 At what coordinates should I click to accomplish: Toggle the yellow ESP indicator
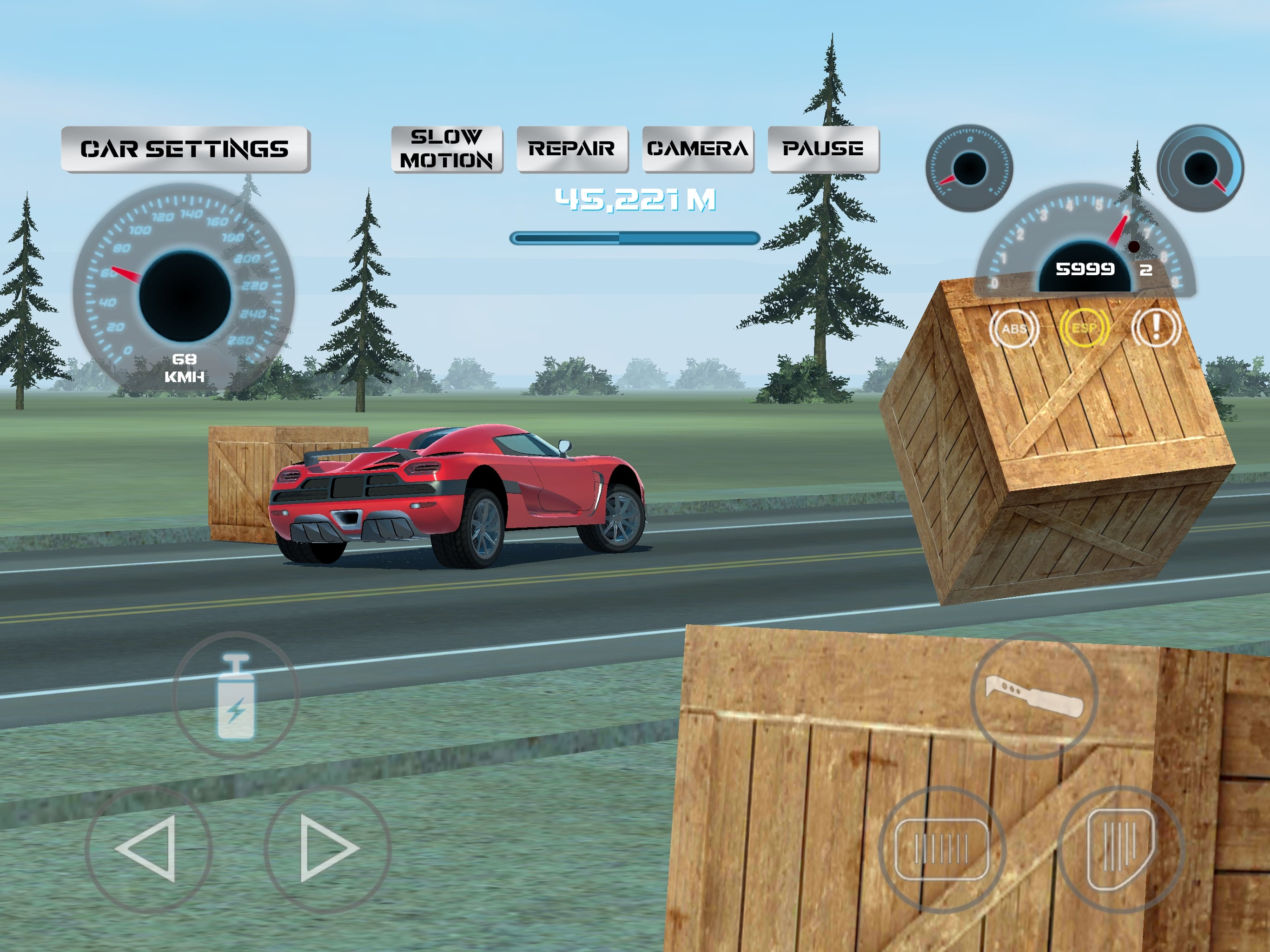[1084, 328]
